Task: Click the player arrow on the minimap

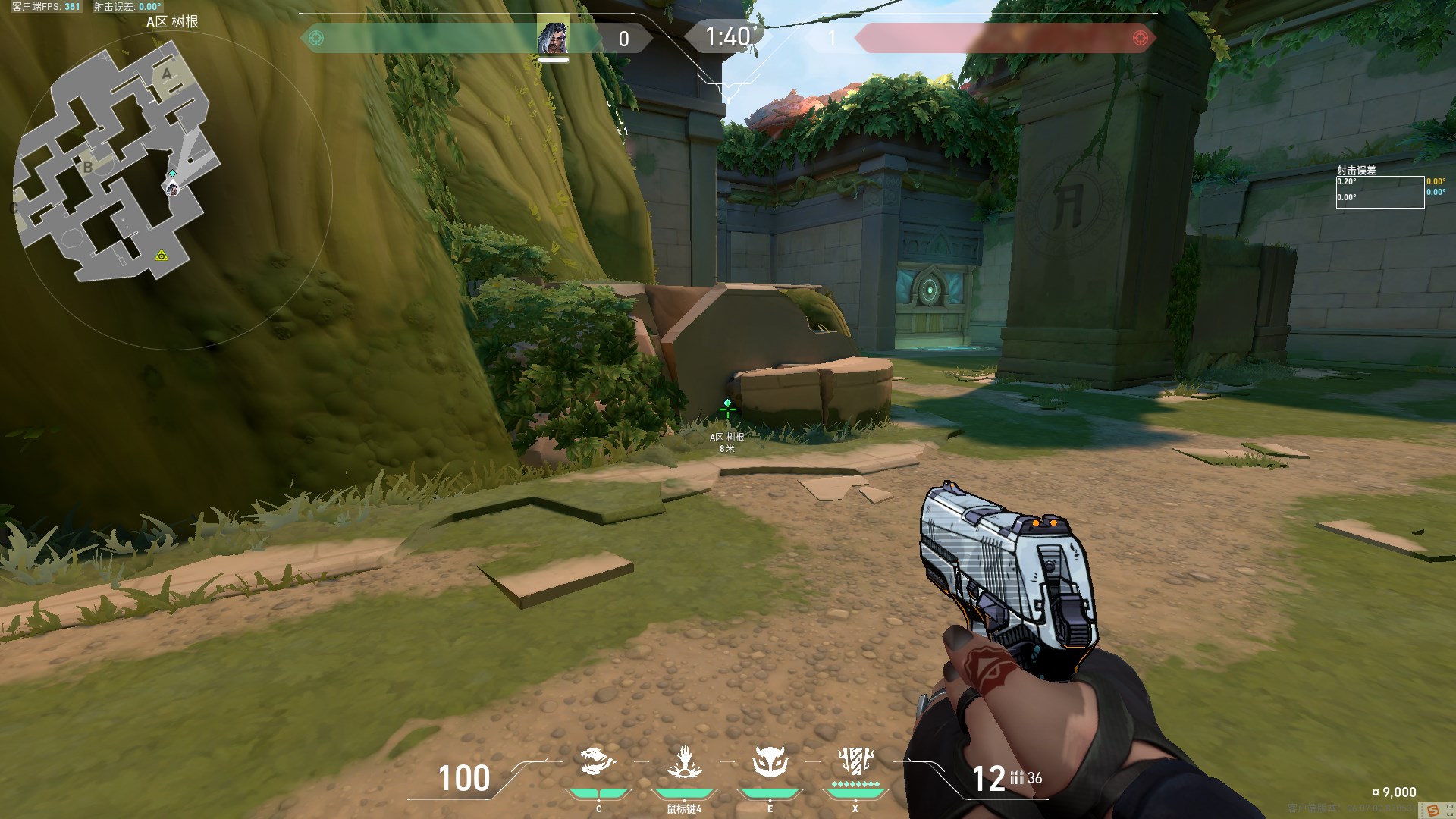Action: click(x=173, y=187)
